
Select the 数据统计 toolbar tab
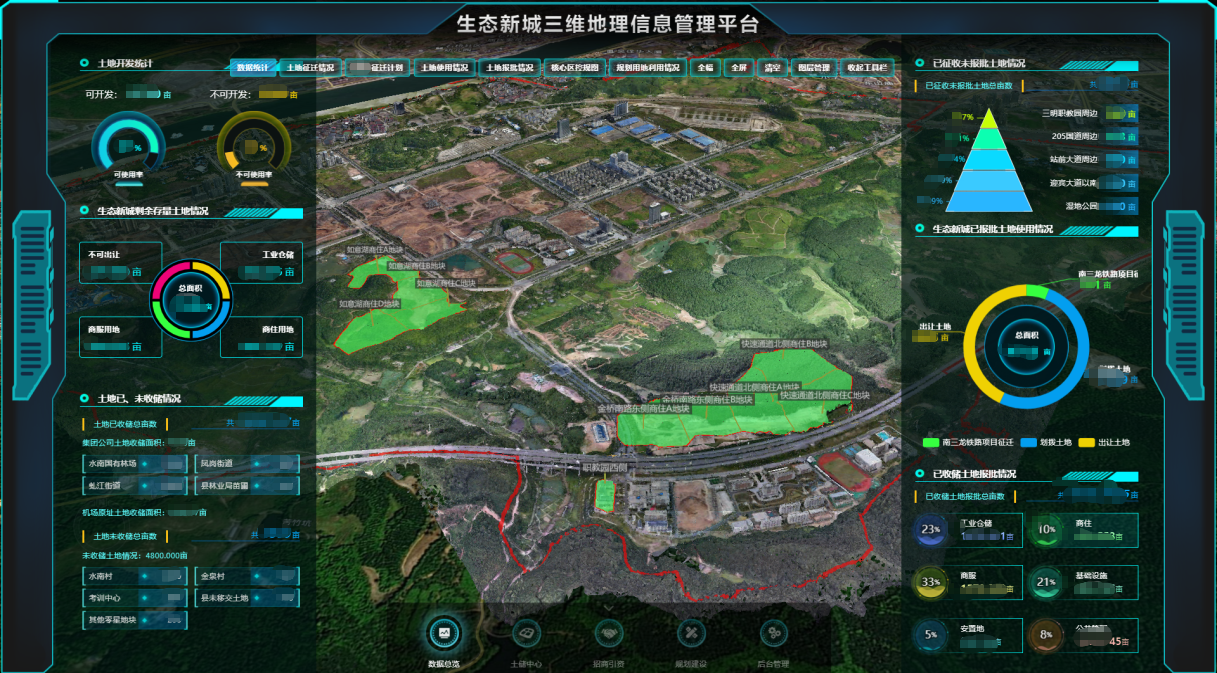coord(253,68)
